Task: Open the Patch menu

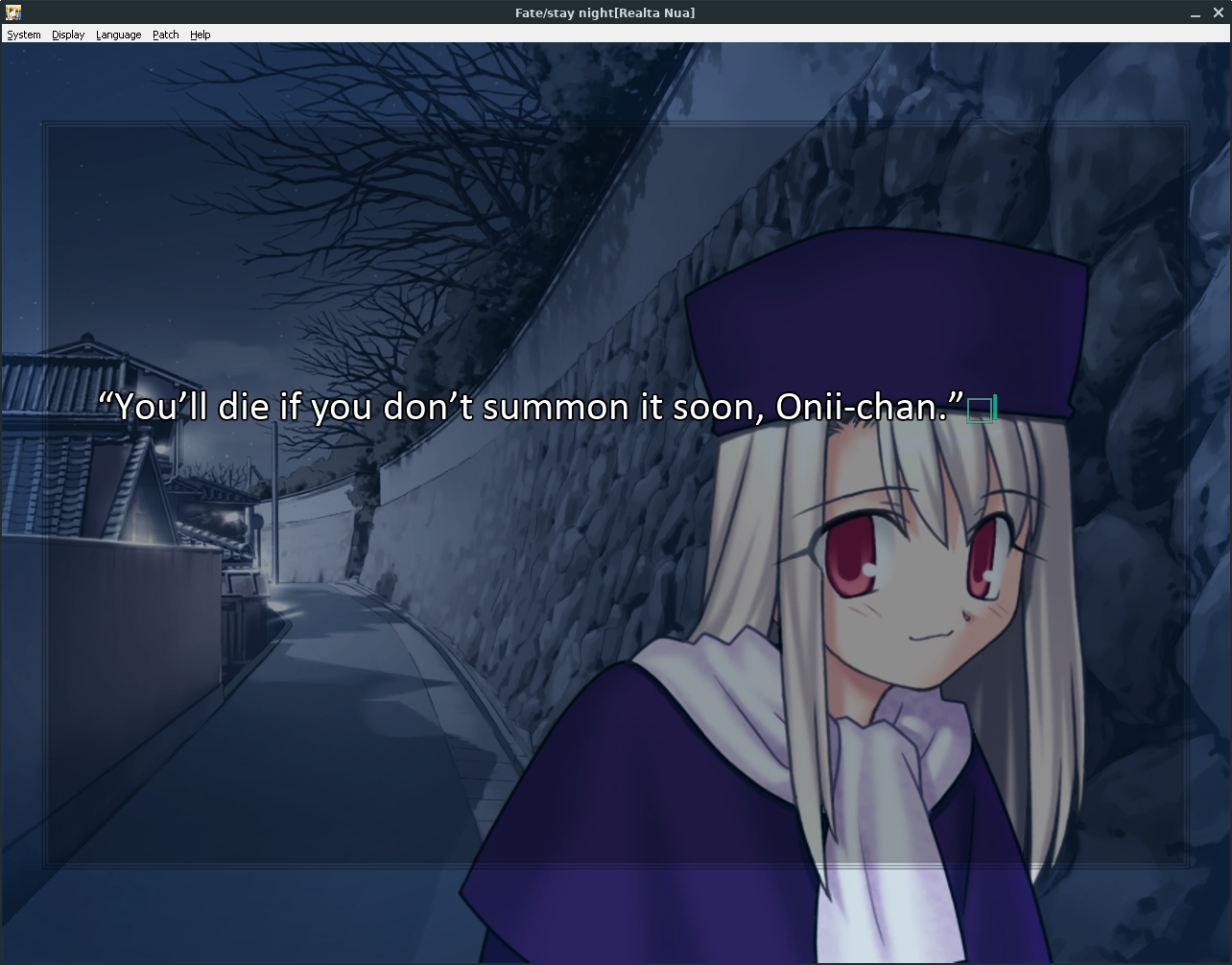Action: click(x=166, y=35)
